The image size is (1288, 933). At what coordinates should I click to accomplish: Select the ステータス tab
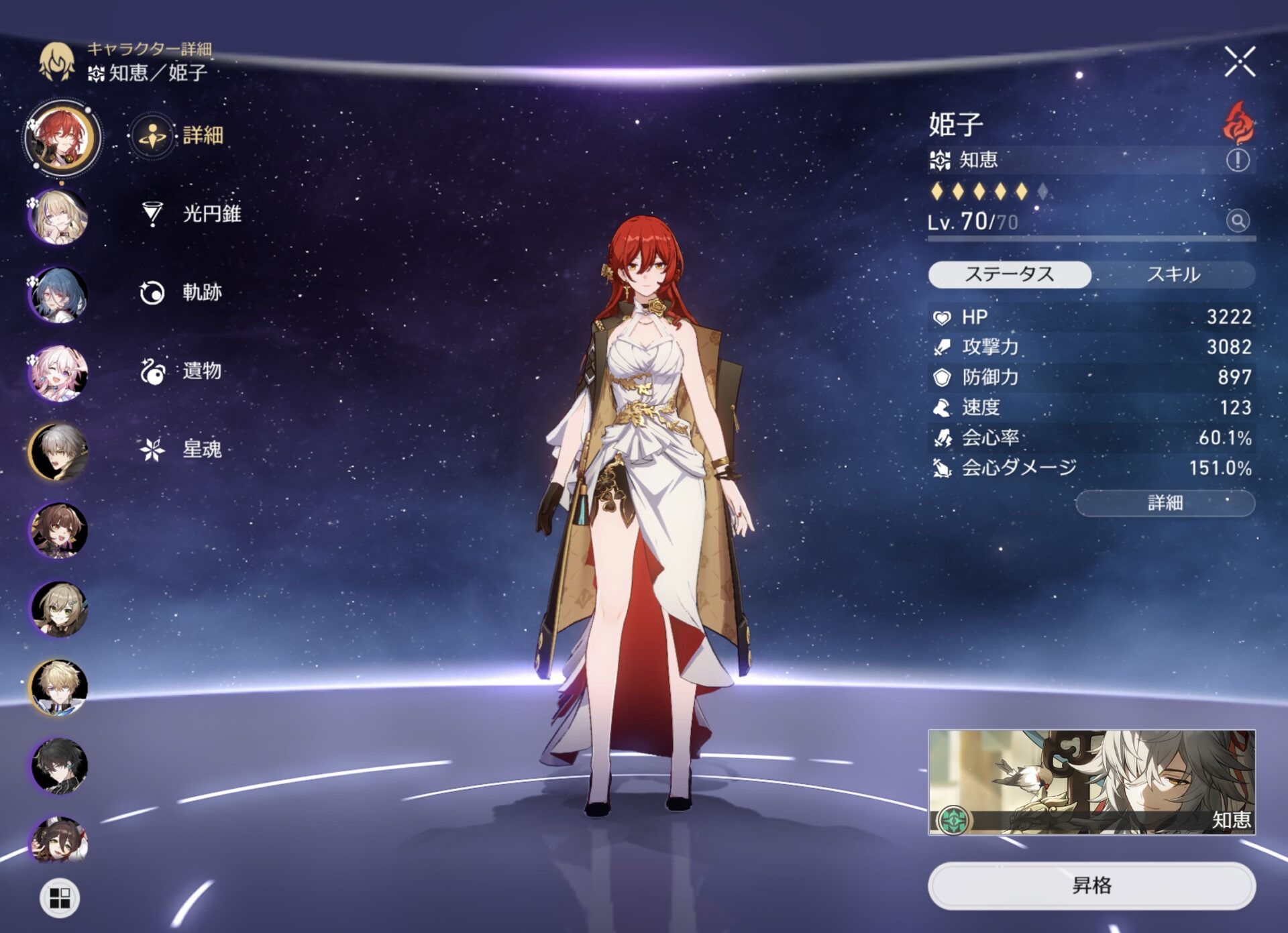[x=1009, y=274]
